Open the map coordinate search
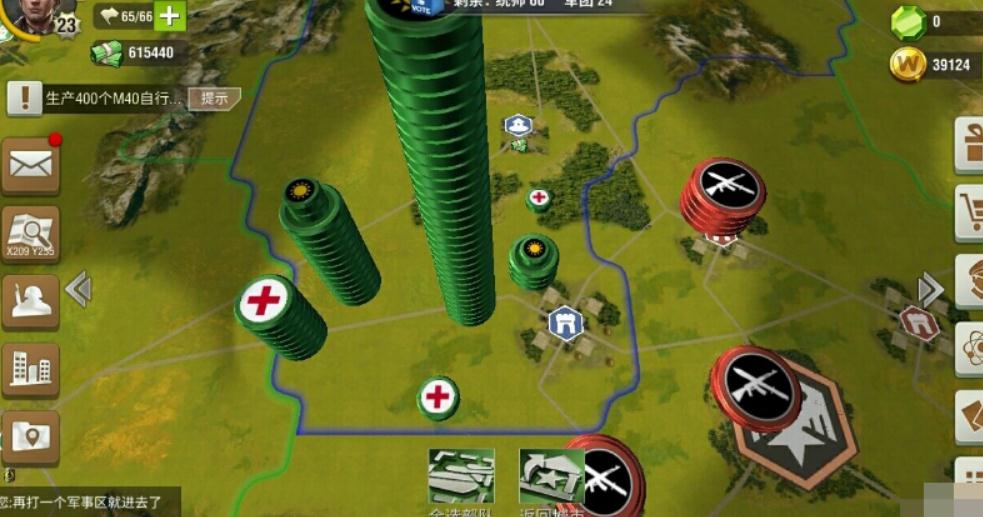 pyautogui.click(x=30, y=234)
